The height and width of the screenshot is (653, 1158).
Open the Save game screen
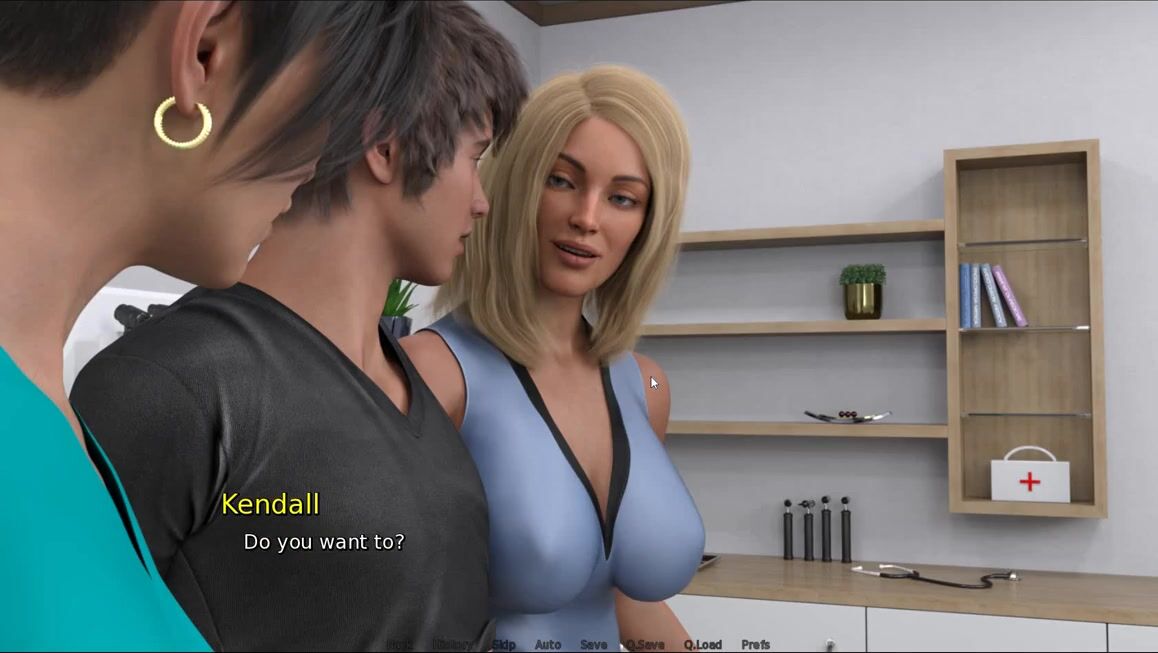pyautogui.click(x=593, y=645)
